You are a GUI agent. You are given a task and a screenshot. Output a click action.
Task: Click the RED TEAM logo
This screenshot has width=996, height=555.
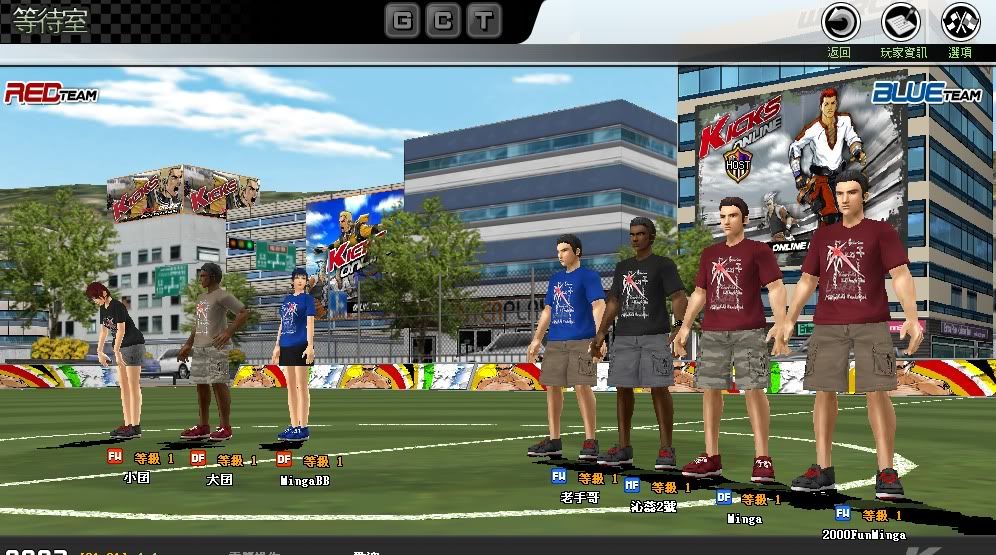(50, 93)
